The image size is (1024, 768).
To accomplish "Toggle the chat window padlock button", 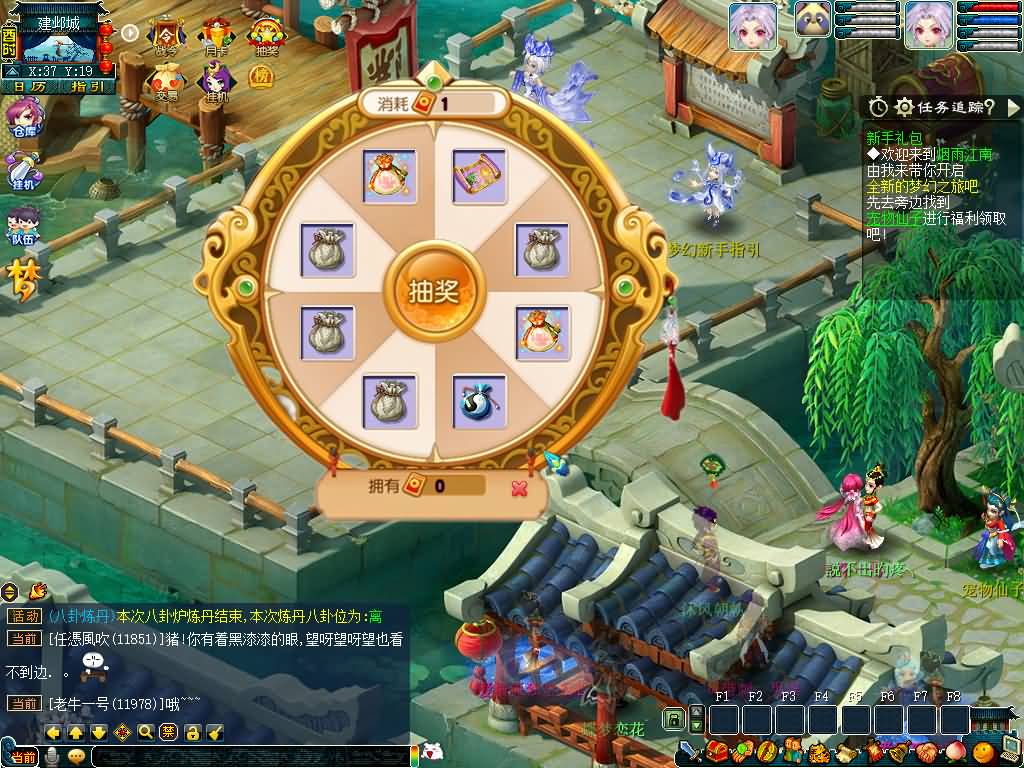I will click(192, 732).
